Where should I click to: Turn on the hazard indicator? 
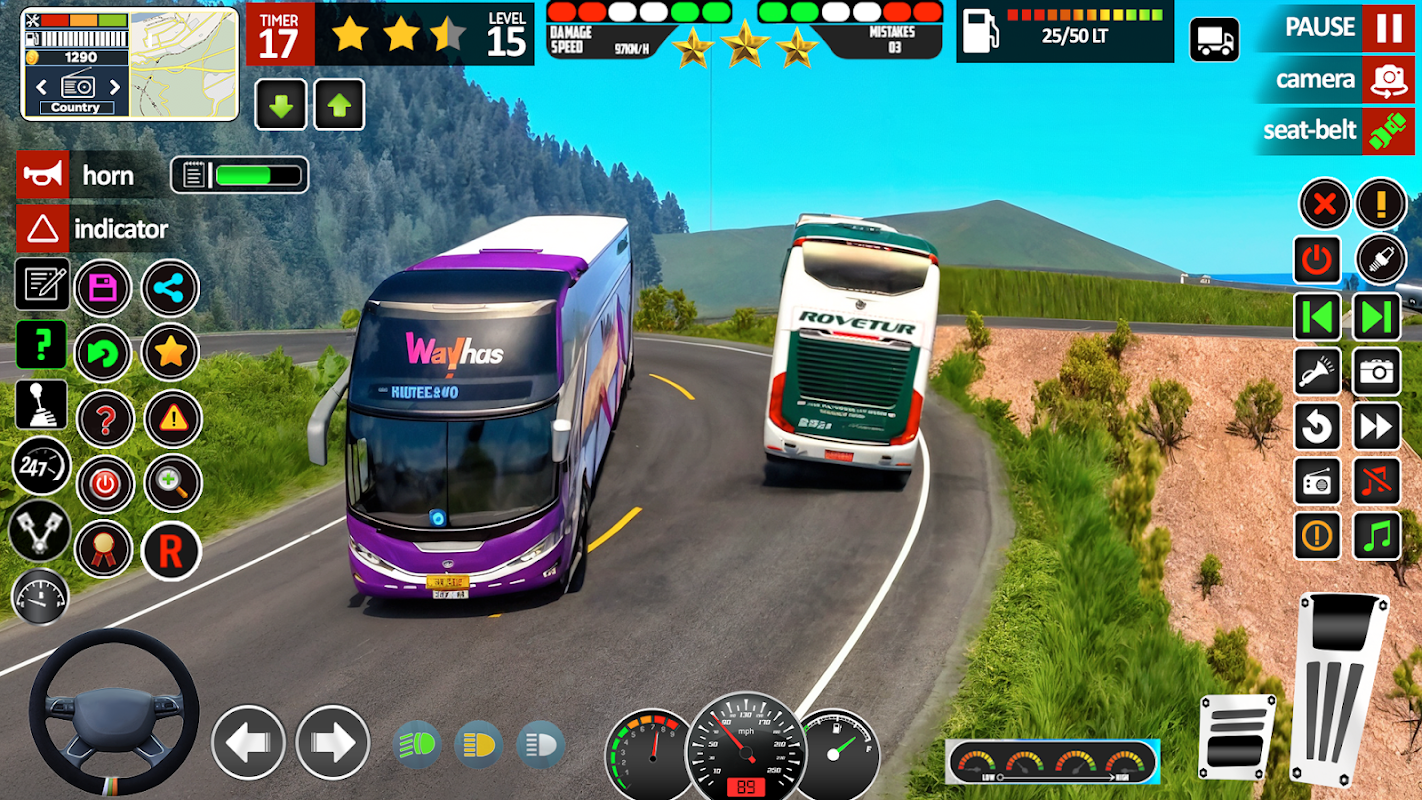pos(43,229)
